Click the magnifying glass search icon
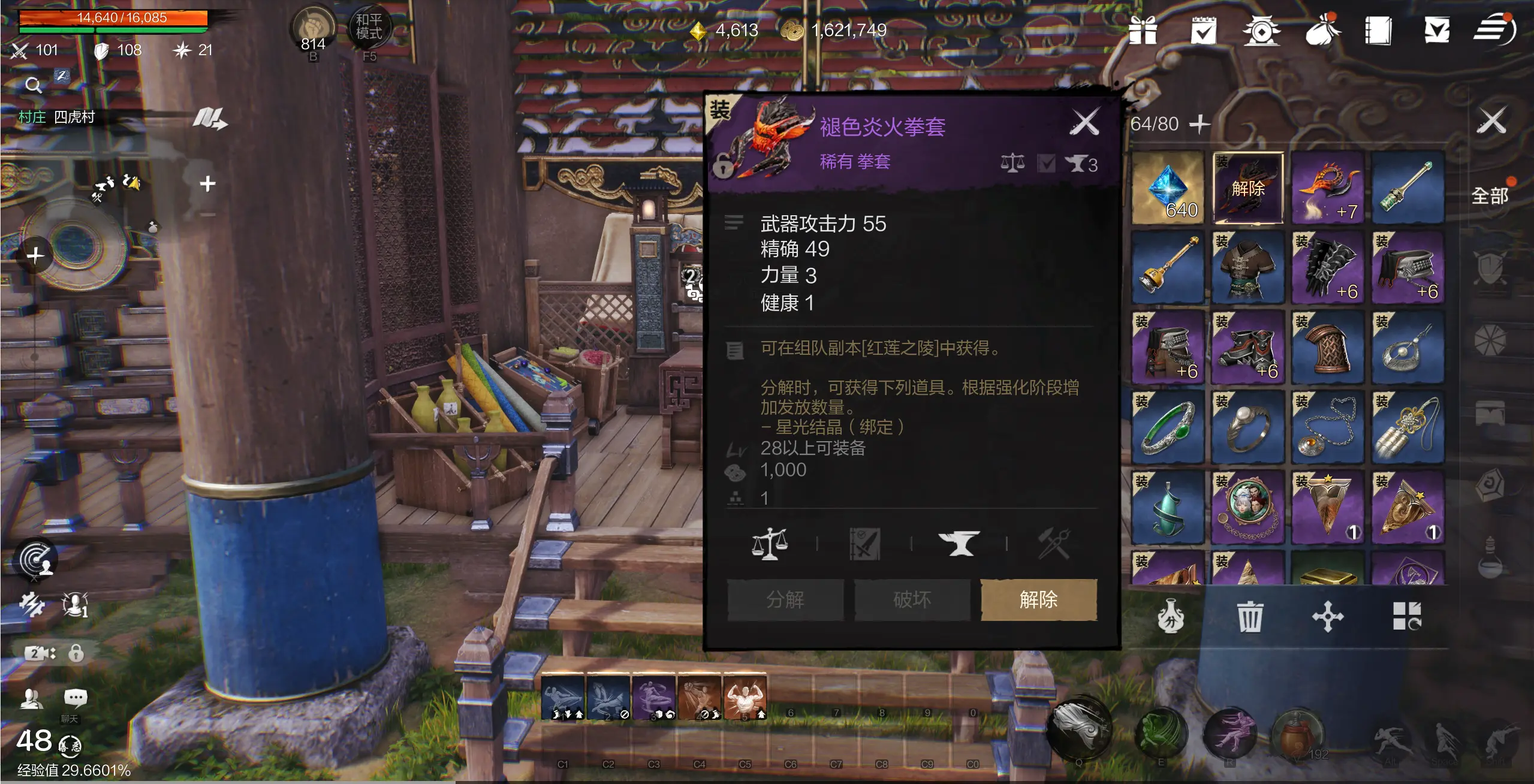 click(x=34, y=86)
